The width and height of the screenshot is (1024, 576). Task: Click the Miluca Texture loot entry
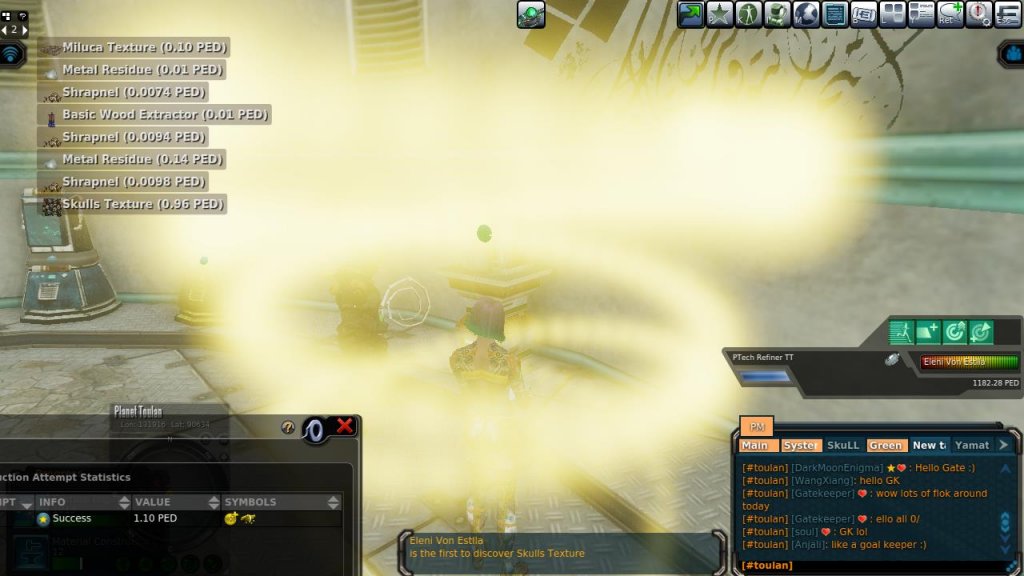[x=133, y=47]
